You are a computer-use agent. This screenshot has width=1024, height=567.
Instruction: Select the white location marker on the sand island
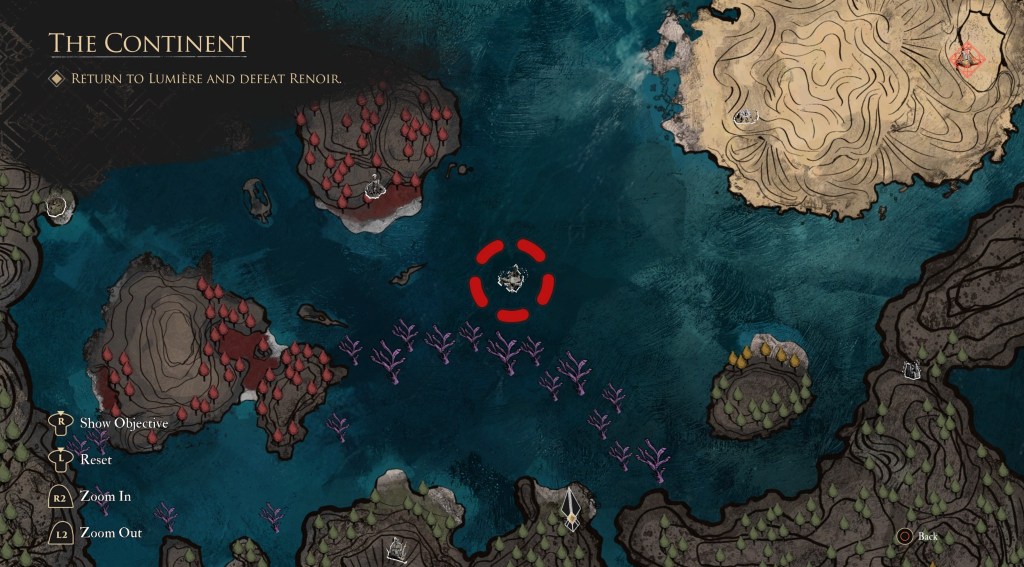744,117
